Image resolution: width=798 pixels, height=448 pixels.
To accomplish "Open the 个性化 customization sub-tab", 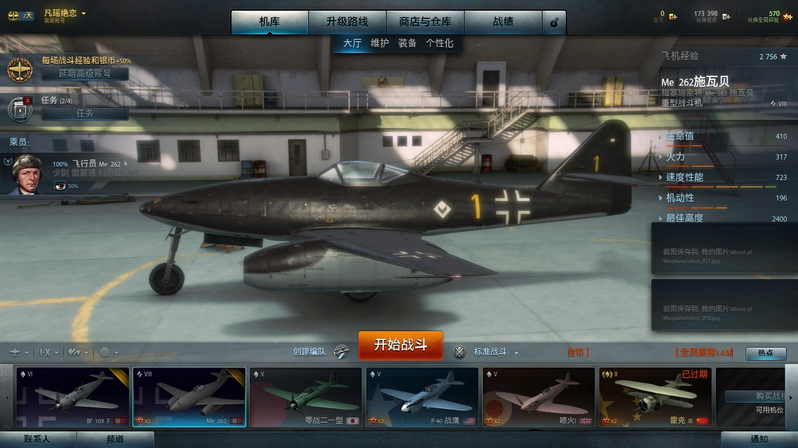I will (x=439, y=44).
